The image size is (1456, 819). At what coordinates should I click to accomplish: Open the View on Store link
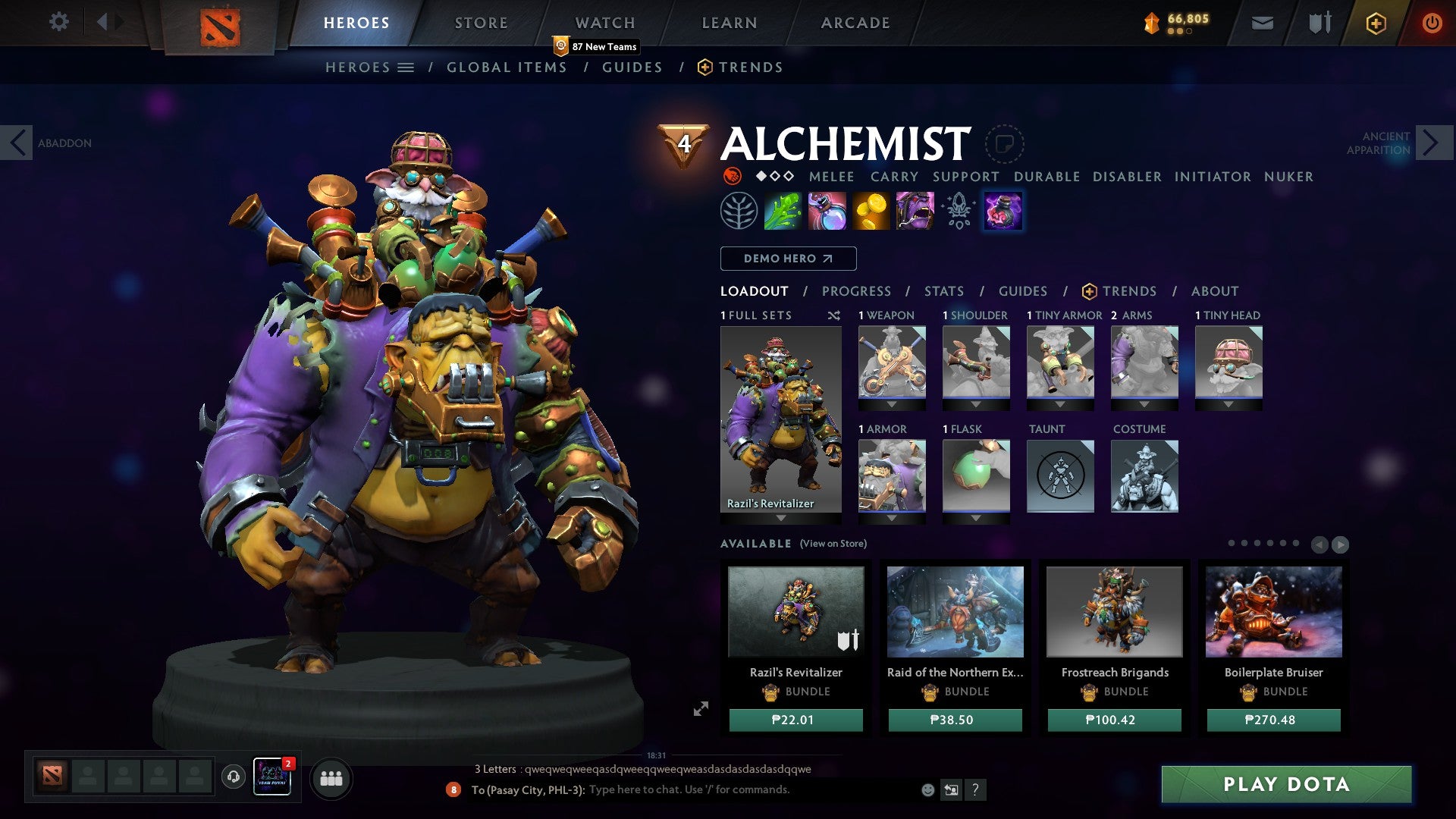click(x=833, y=544)
